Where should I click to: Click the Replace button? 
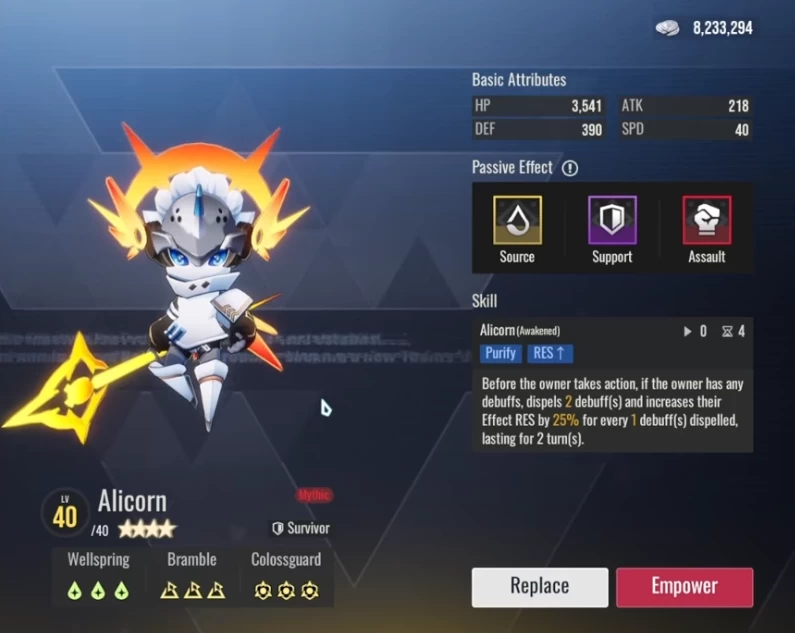tap(540, 587)
